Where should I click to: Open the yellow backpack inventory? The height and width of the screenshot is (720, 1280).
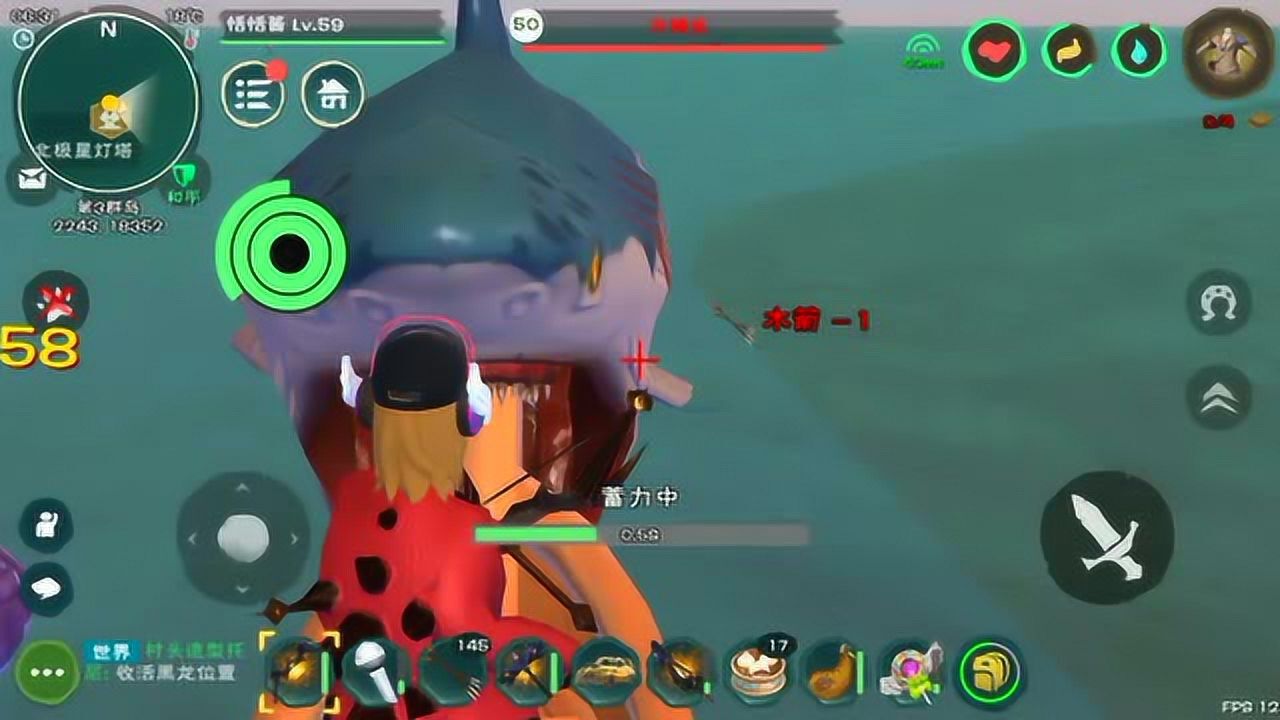[x=989, y=671]
